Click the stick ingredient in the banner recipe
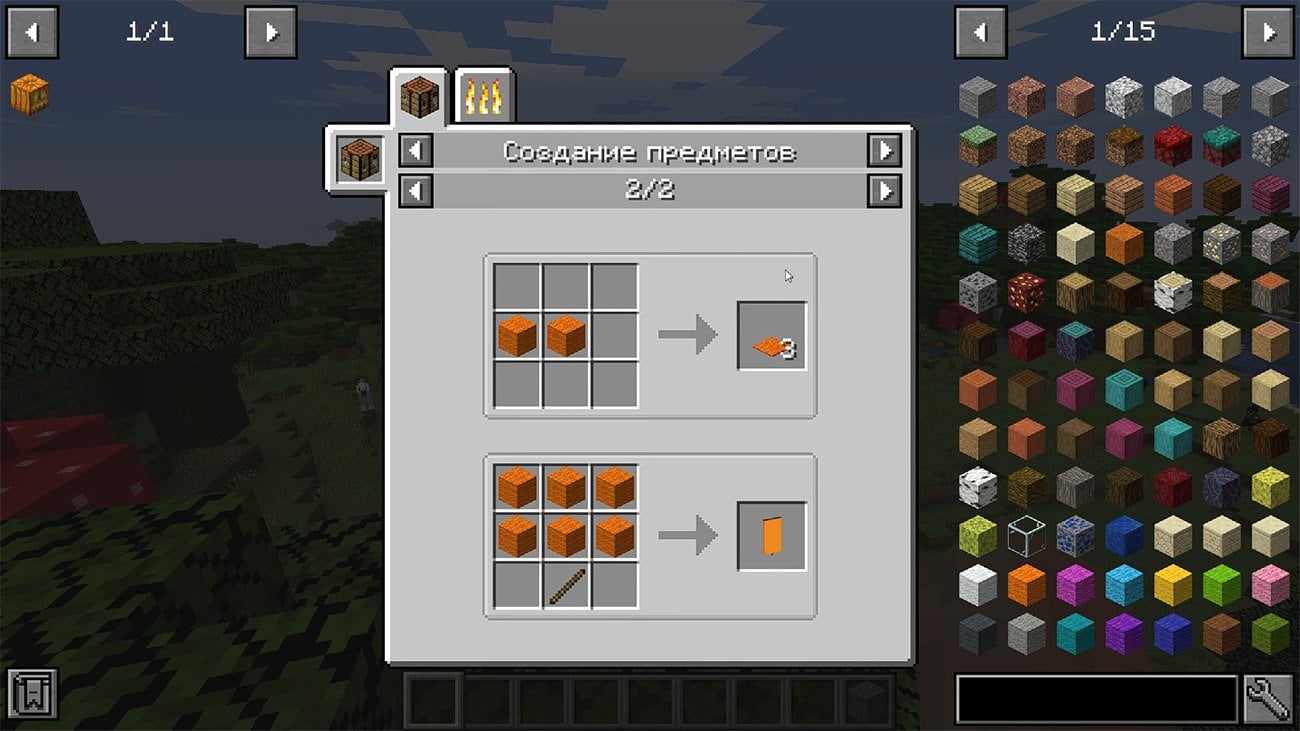The width and height of the screenshot is (1300, 731). click(x=566, y=585)
